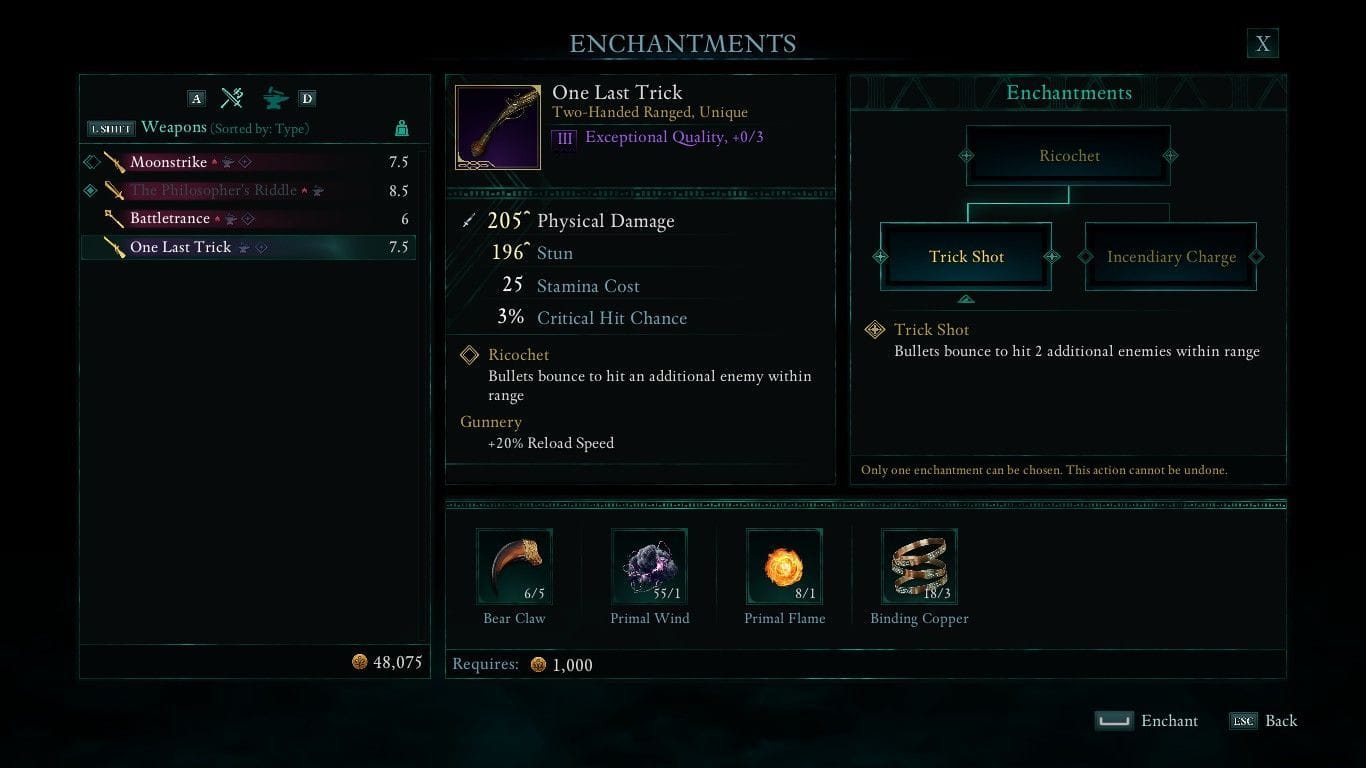Click the green arrow under the Trick Shot node

(x=965, y=298)
